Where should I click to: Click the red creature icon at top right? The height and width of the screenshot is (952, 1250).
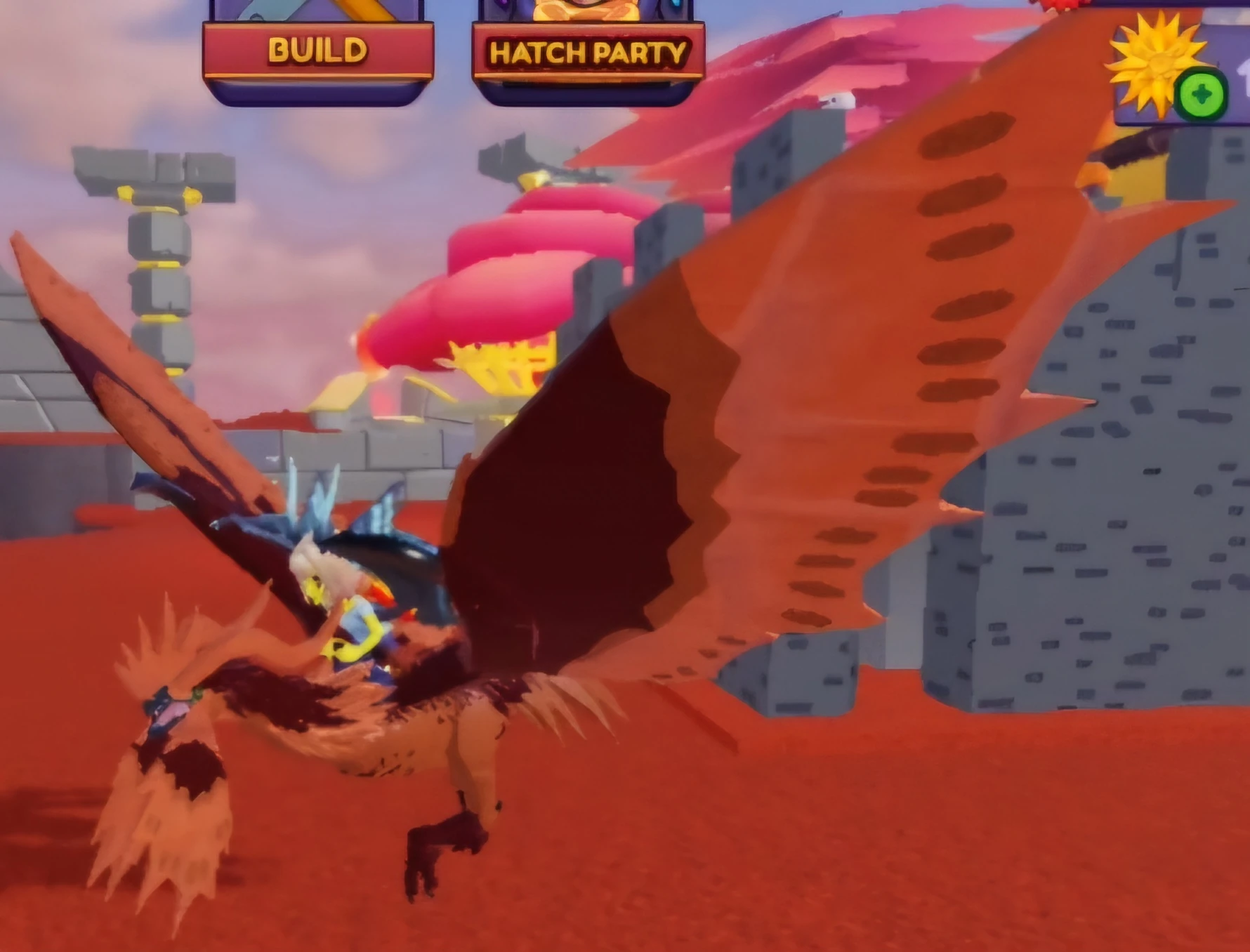pyautogui.click(x=1060, y=7)
